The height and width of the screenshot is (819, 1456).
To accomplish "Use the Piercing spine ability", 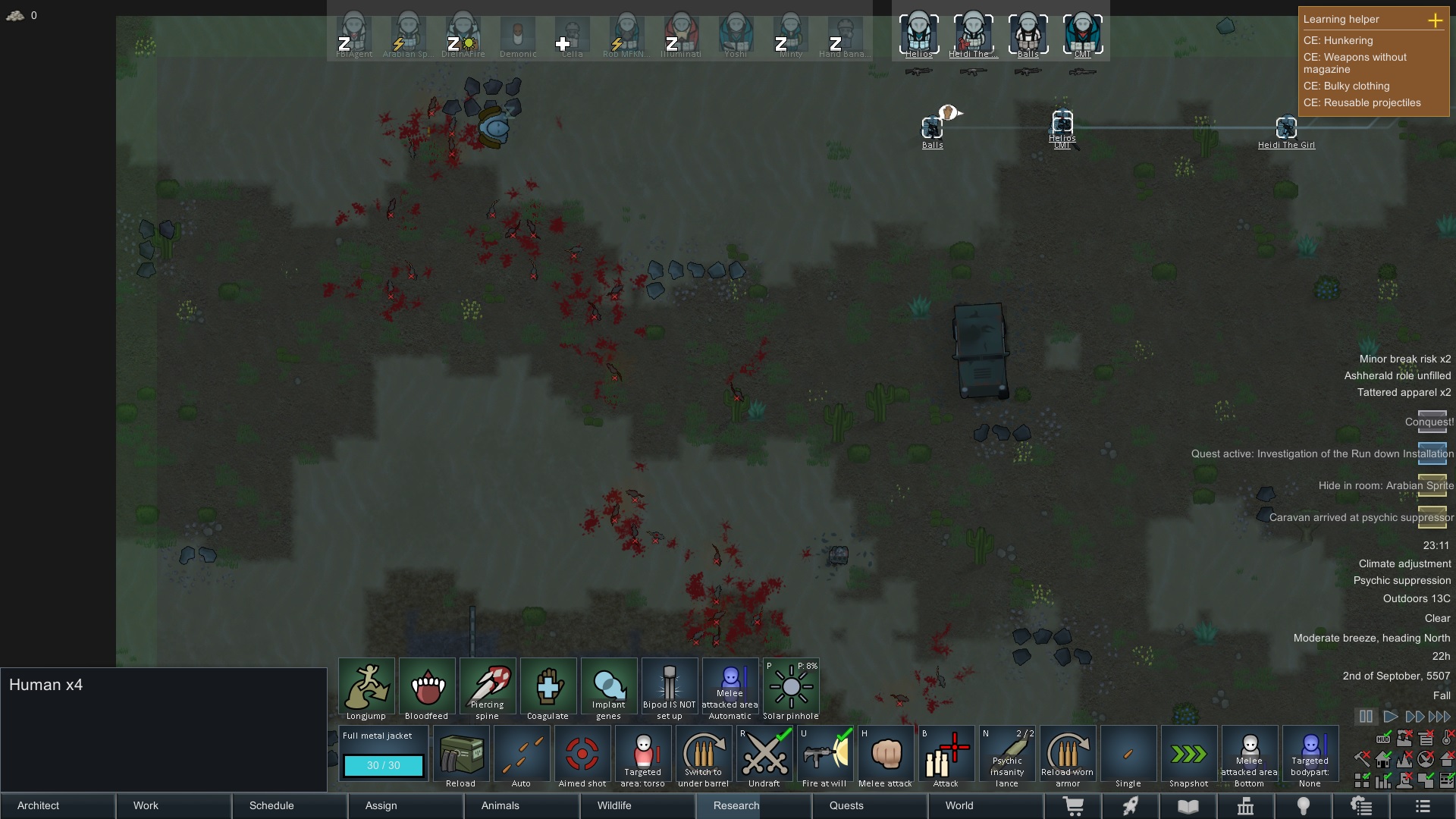I will pos(488,686).
